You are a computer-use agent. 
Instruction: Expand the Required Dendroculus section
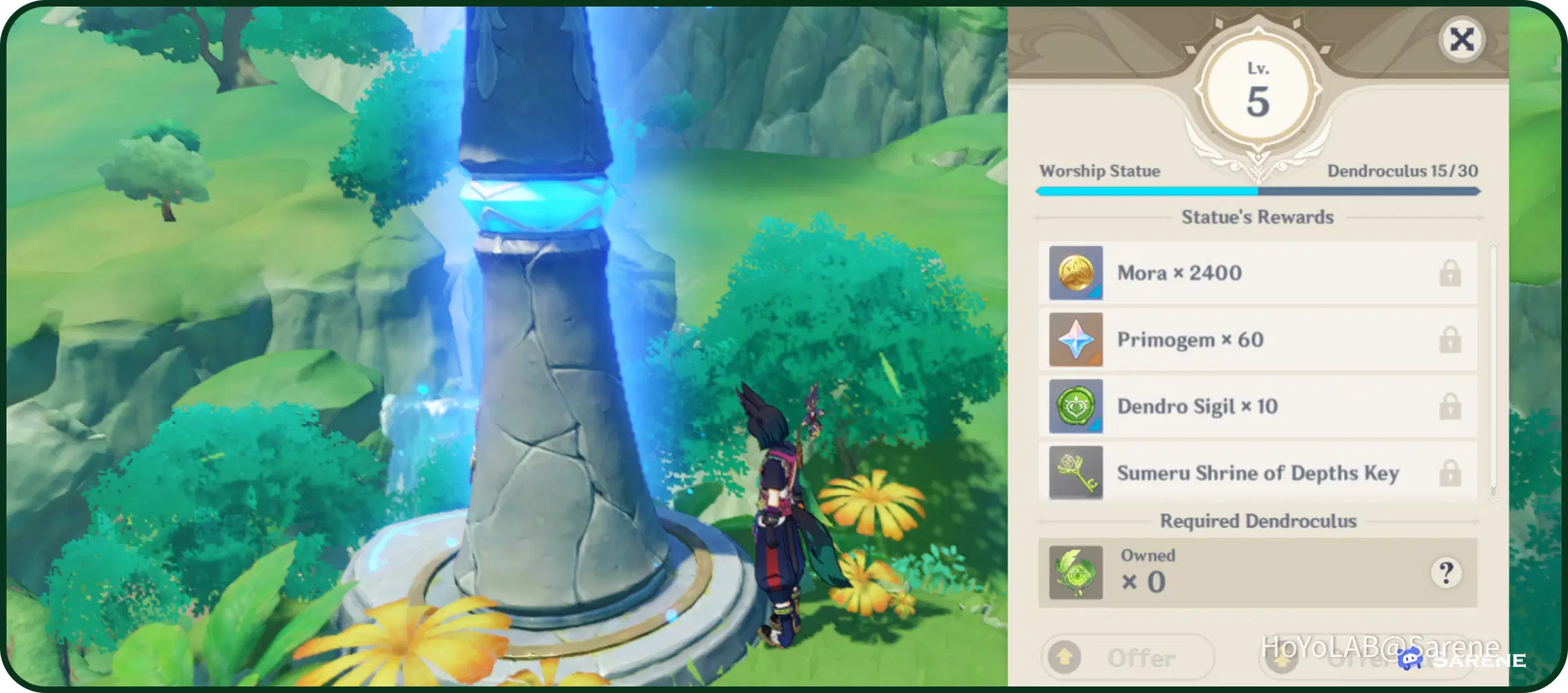point(1257,520)
